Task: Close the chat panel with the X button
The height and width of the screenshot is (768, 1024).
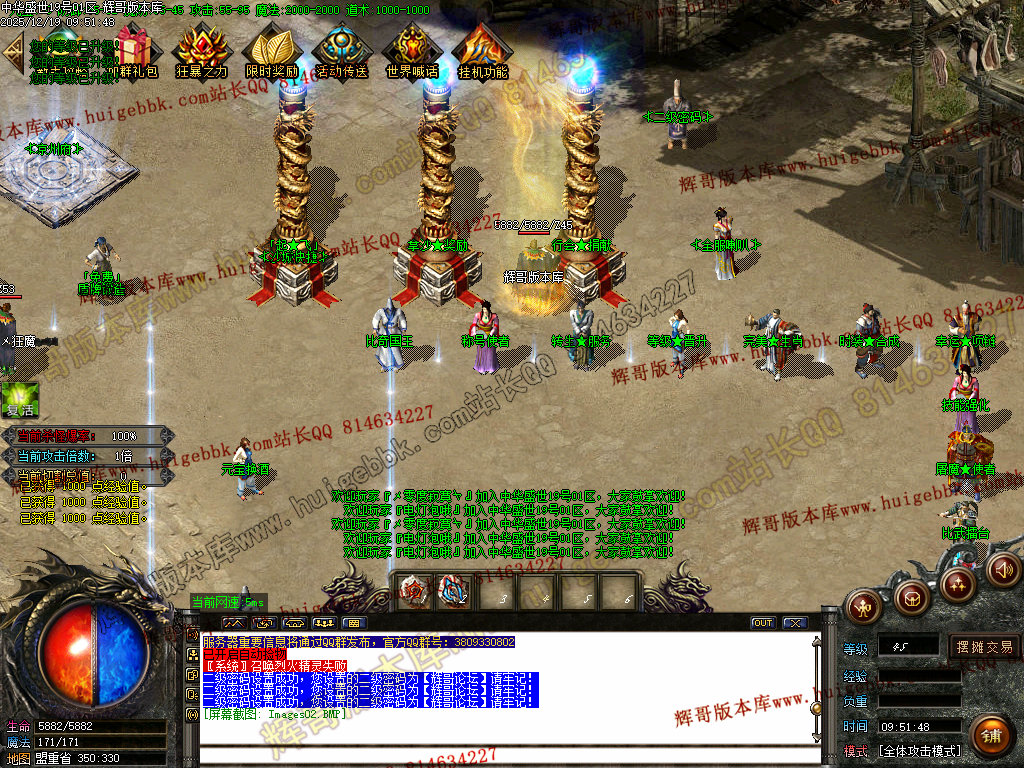Action: click(795, 622)
